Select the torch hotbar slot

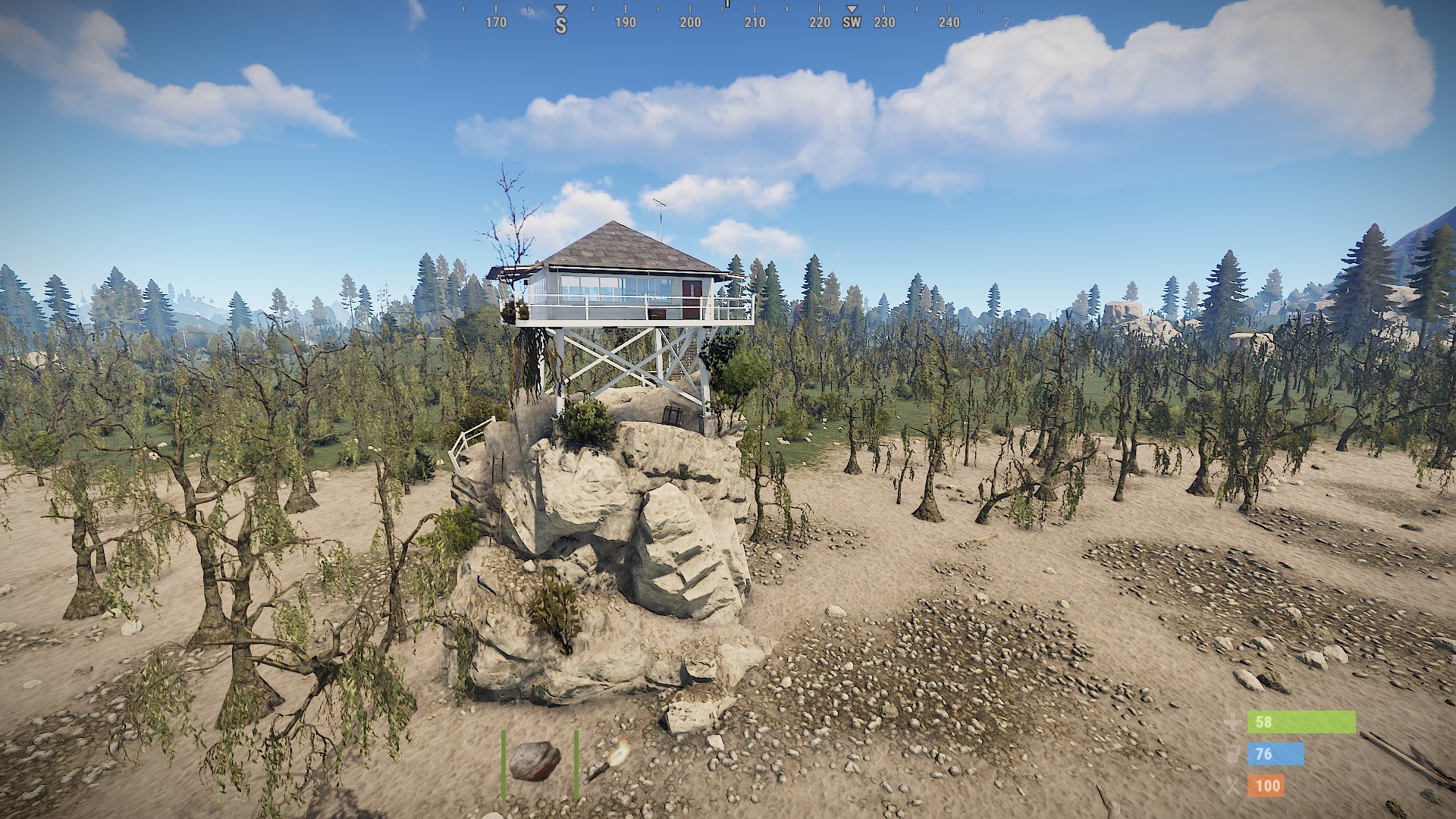coord(607,761)
